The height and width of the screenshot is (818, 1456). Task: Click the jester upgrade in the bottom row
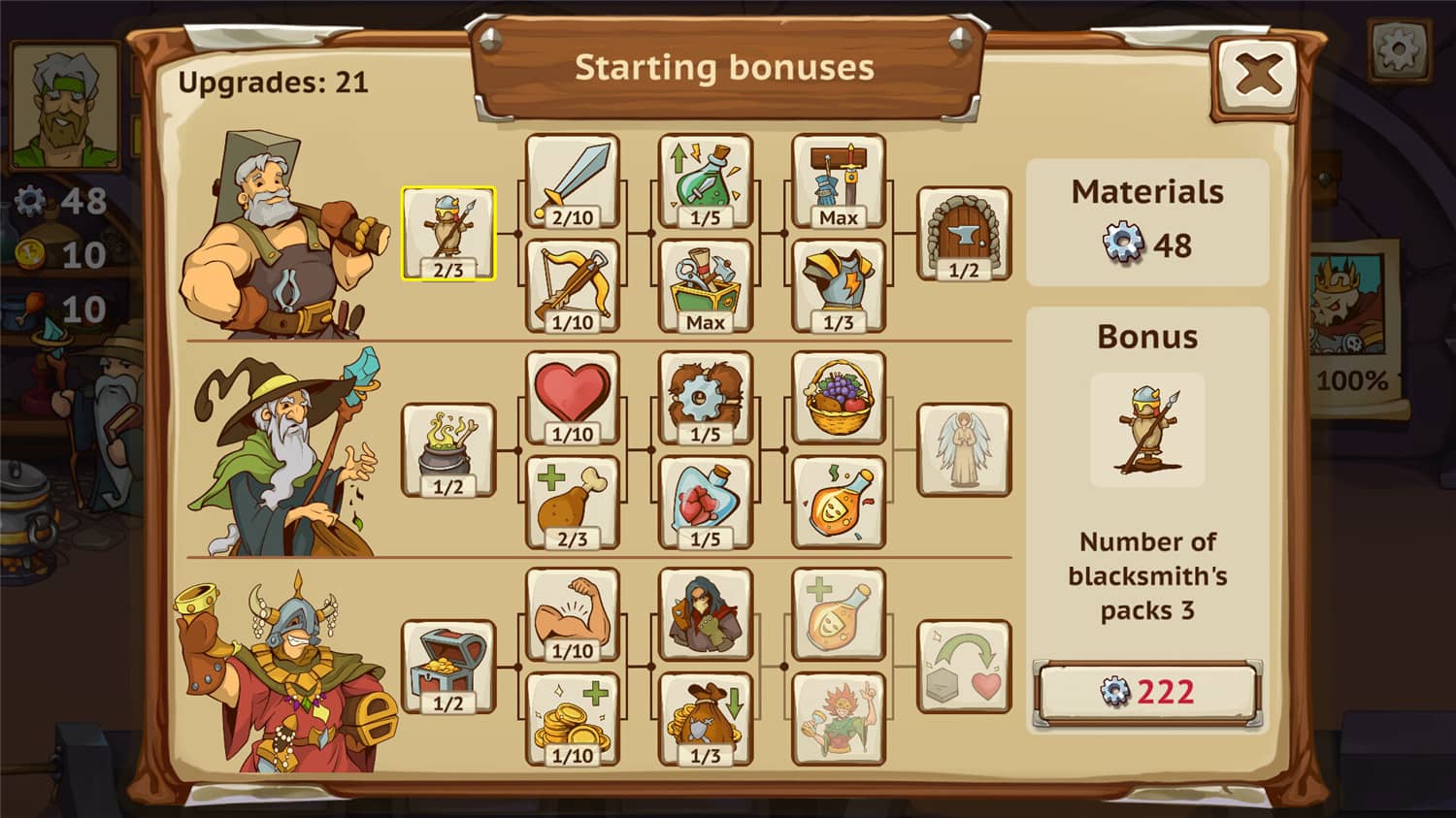pos(839,718)
